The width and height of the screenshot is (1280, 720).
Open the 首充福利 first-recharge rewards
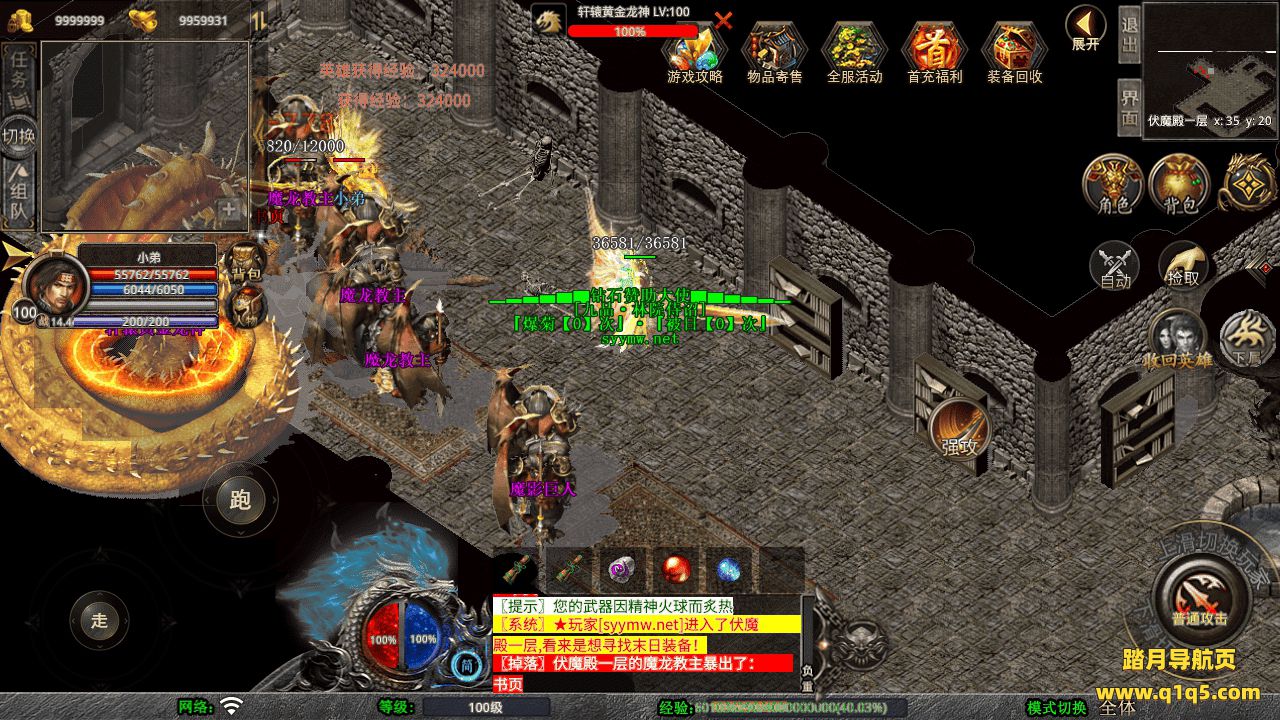[x=934, y=51]
